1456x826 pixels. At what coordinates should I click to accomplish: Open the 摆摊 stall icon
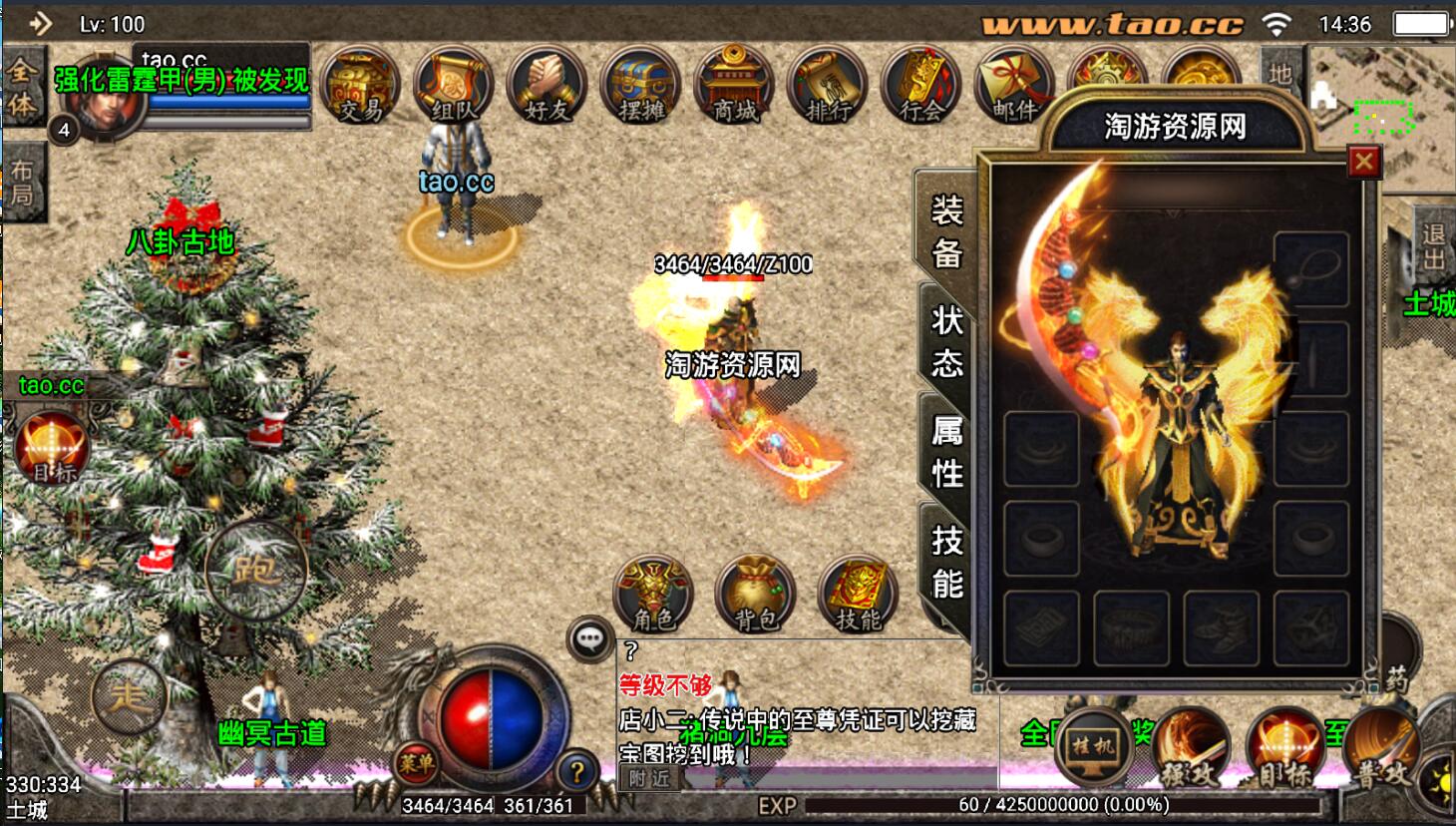(641, 88)
